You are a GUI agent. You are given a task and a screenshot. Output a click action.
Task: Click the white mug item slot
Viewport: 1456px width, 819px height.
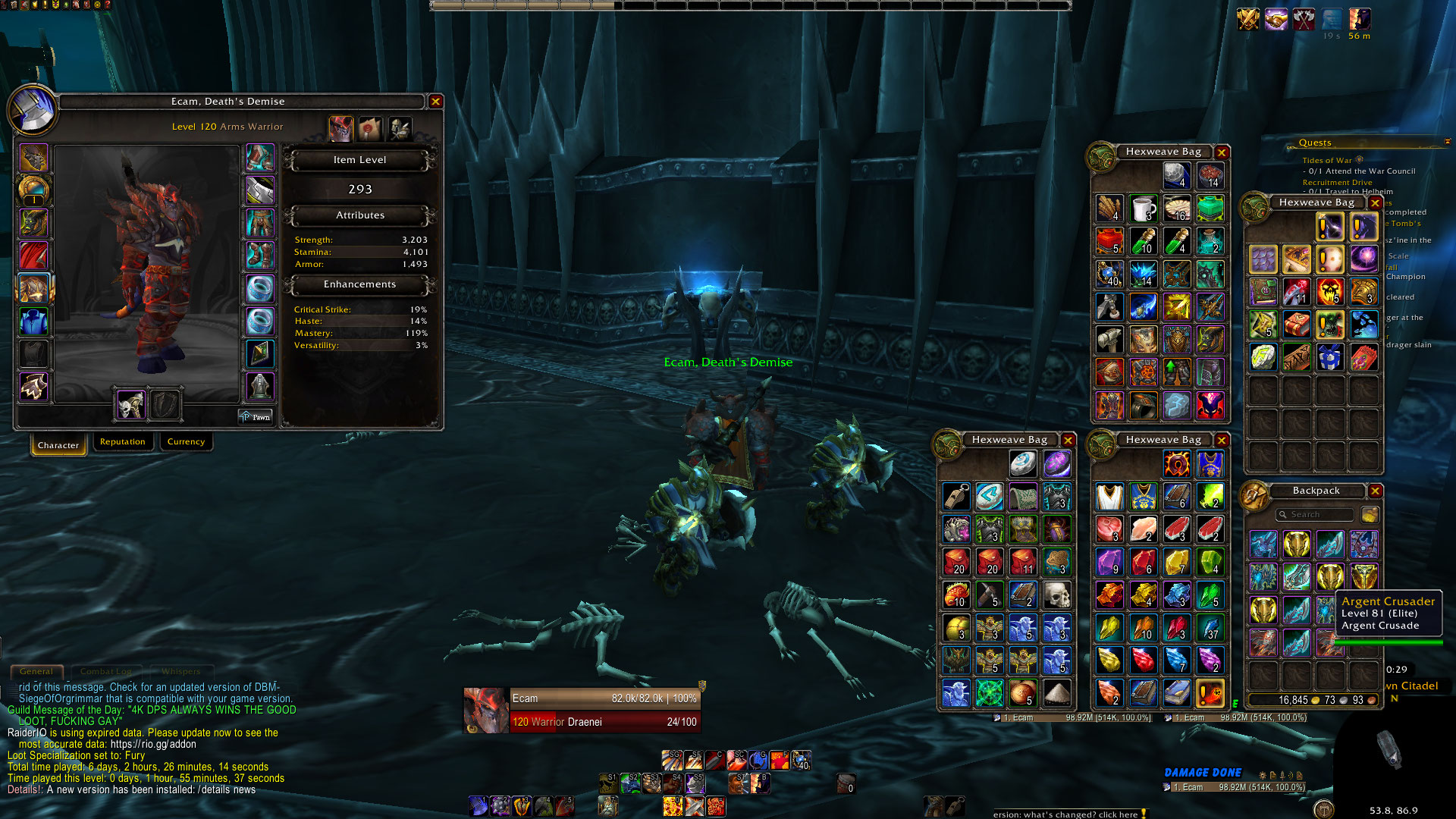[x=1143, y=208]
